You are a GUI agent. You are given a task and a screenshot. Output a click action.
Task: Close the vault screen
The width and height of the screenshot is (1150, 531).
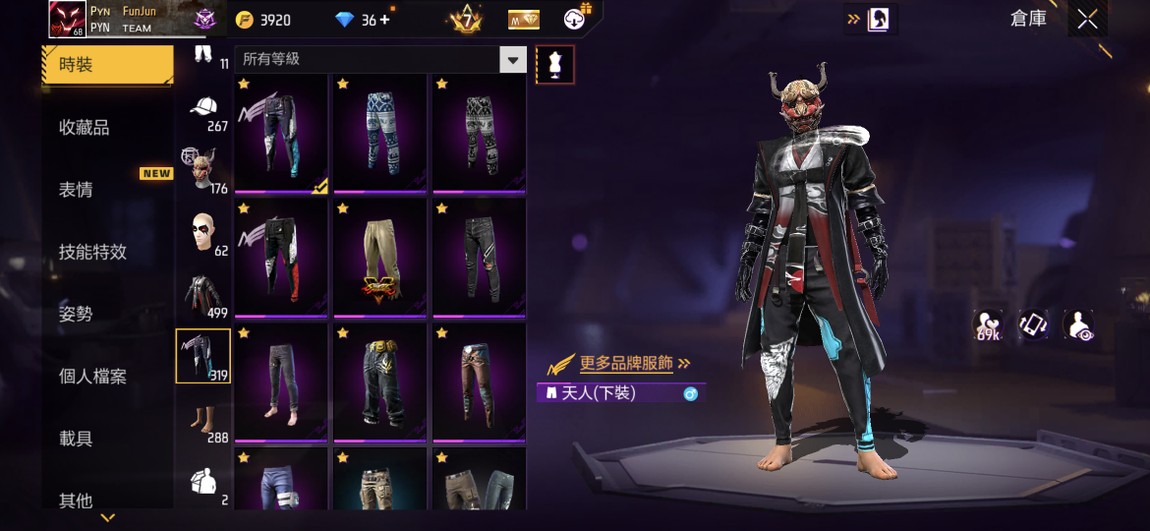1087,19
